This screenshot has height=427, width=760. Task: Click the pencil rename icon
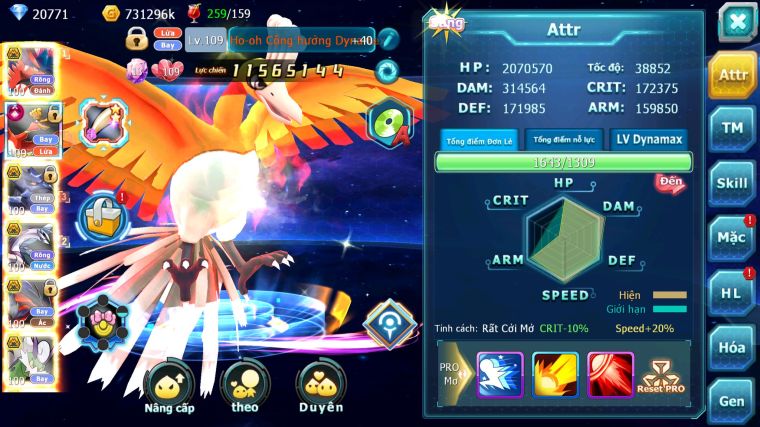(388, 39)
